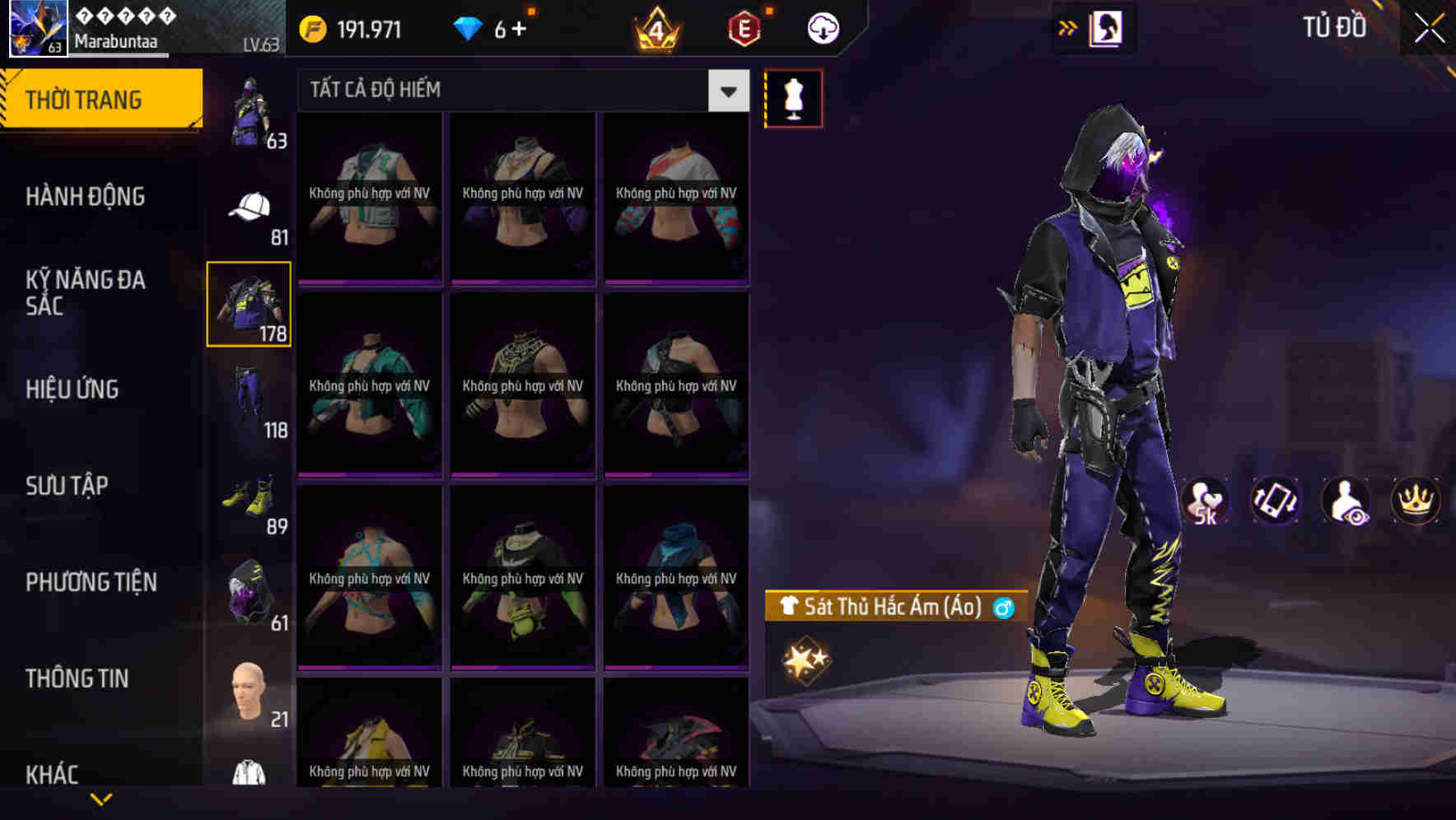
Task: Open the cloud download icon
Action: [821, 27]
